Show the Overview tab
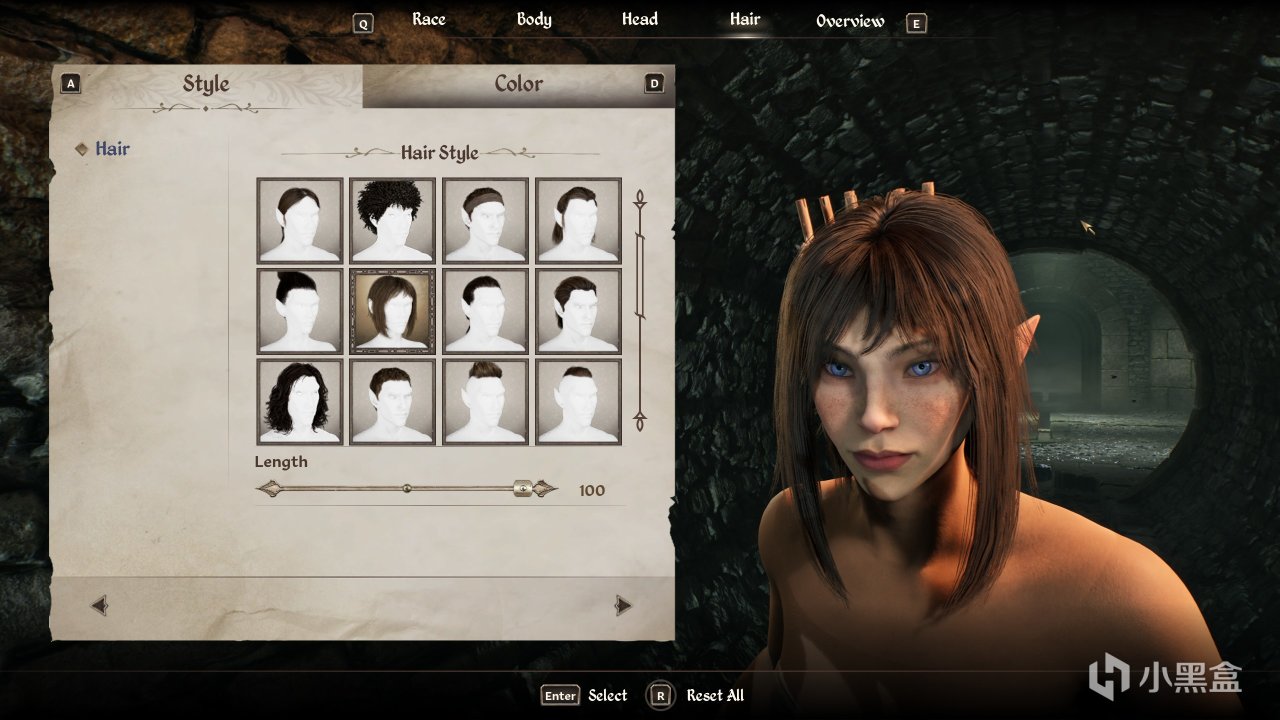The image size is (1280, 720). tap(850, 21)
